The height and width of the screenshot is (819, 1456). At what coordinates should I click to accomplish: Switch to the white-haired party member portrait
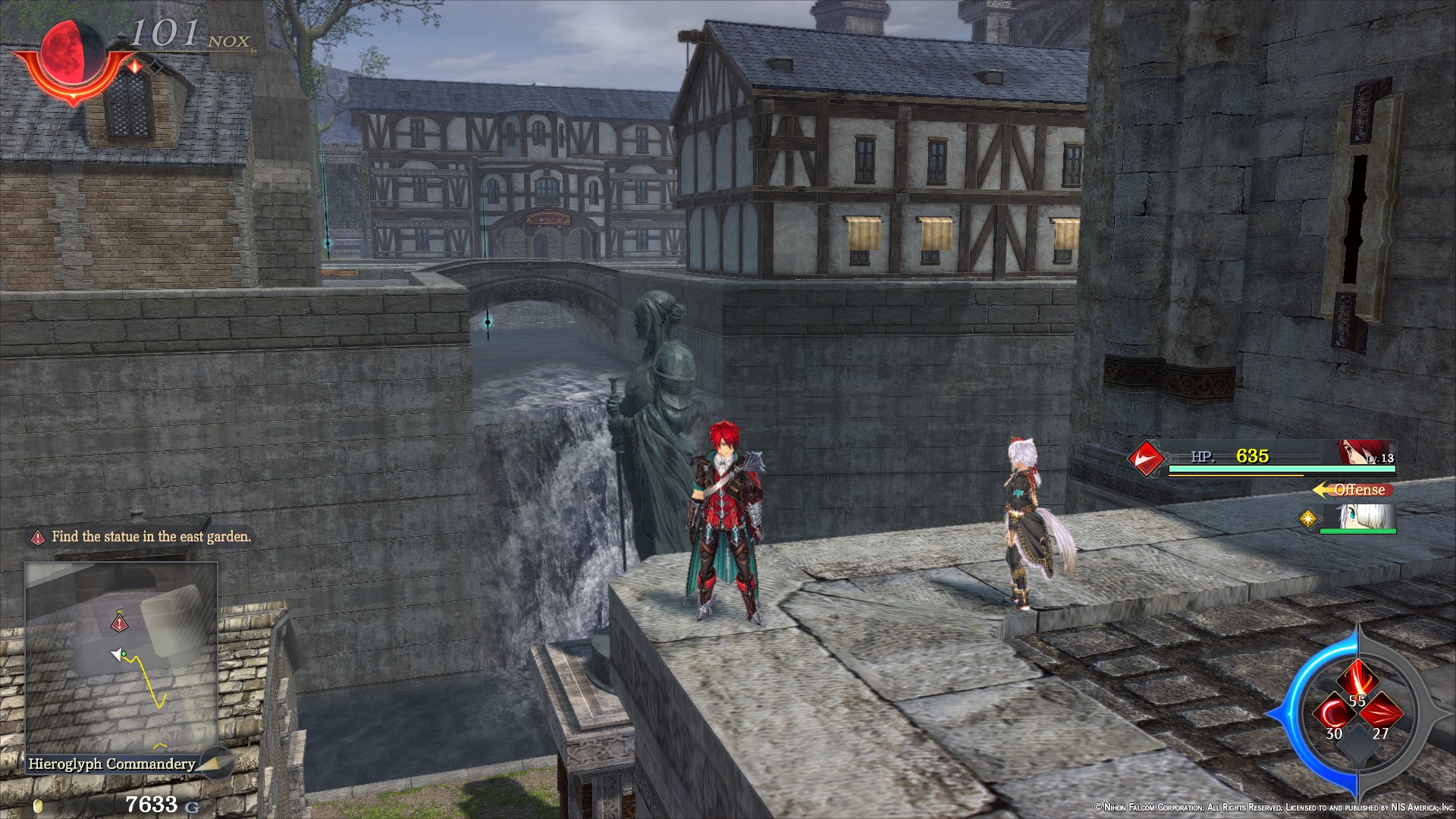tap(1359, 517)
